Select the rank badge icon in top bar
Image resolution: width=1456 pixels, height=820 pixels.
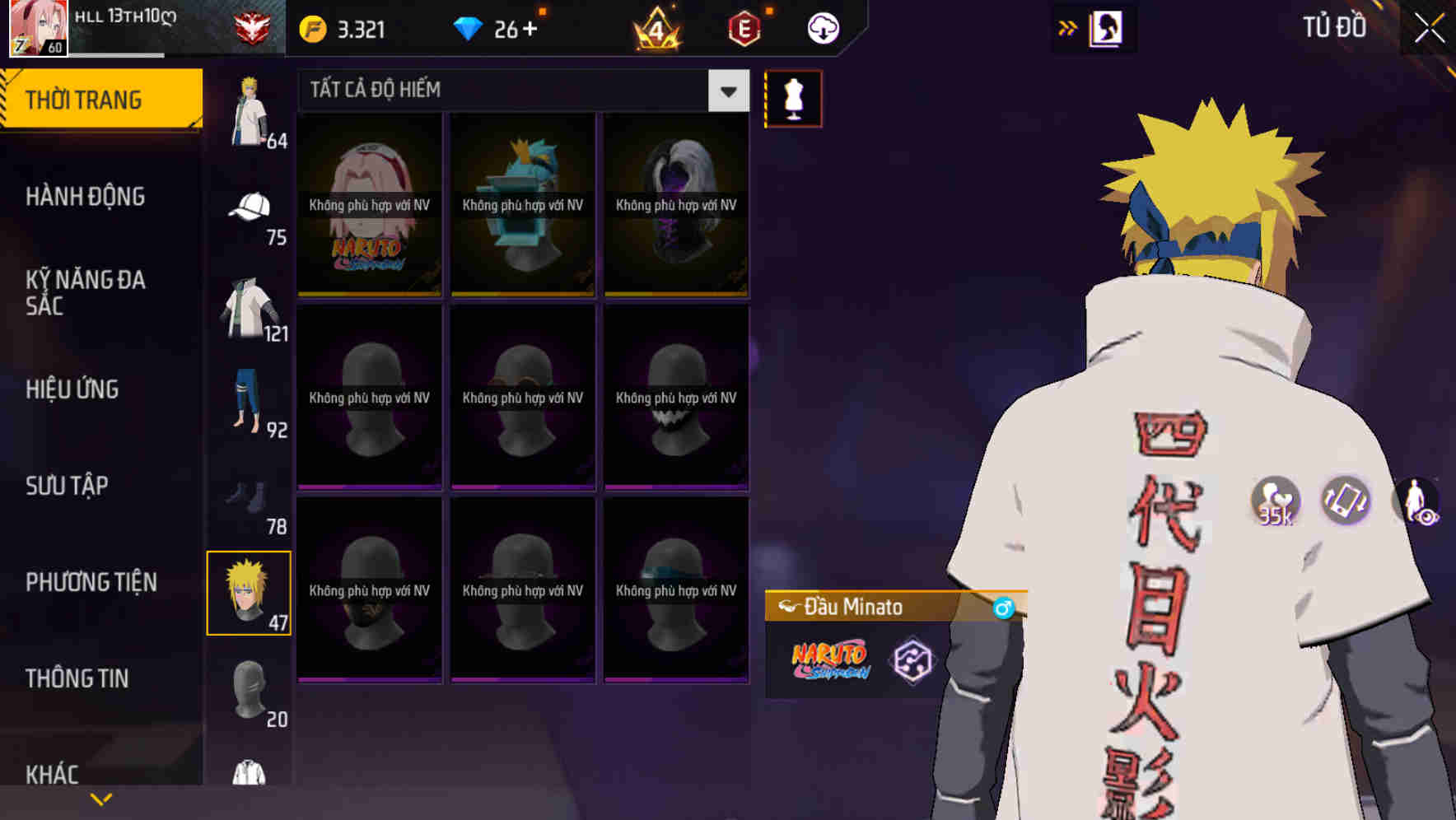coord(252,26)
